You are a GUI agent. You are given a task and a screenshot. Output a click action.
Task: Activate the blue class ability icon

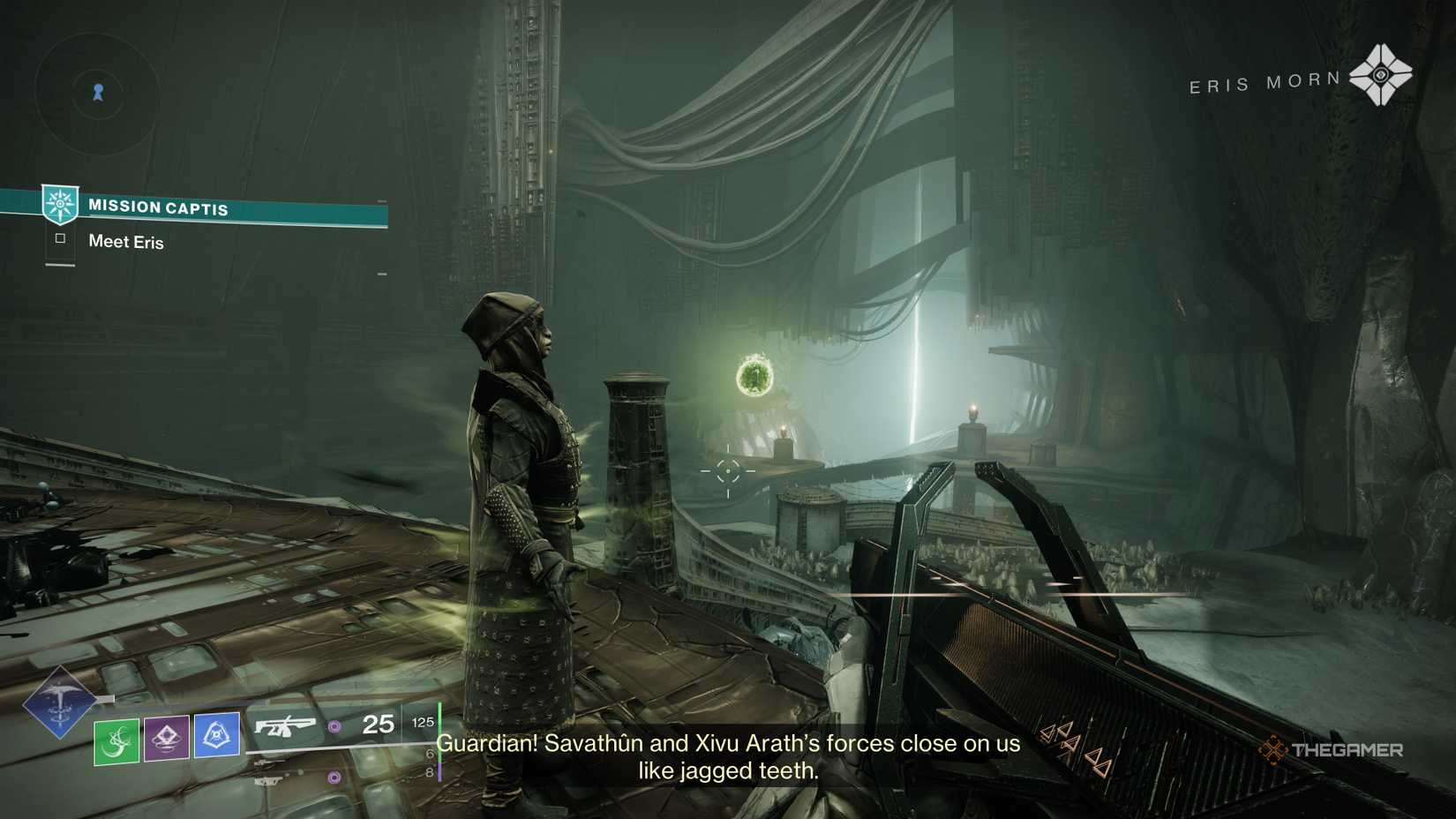pyautogui.click(x=216, y=734)
